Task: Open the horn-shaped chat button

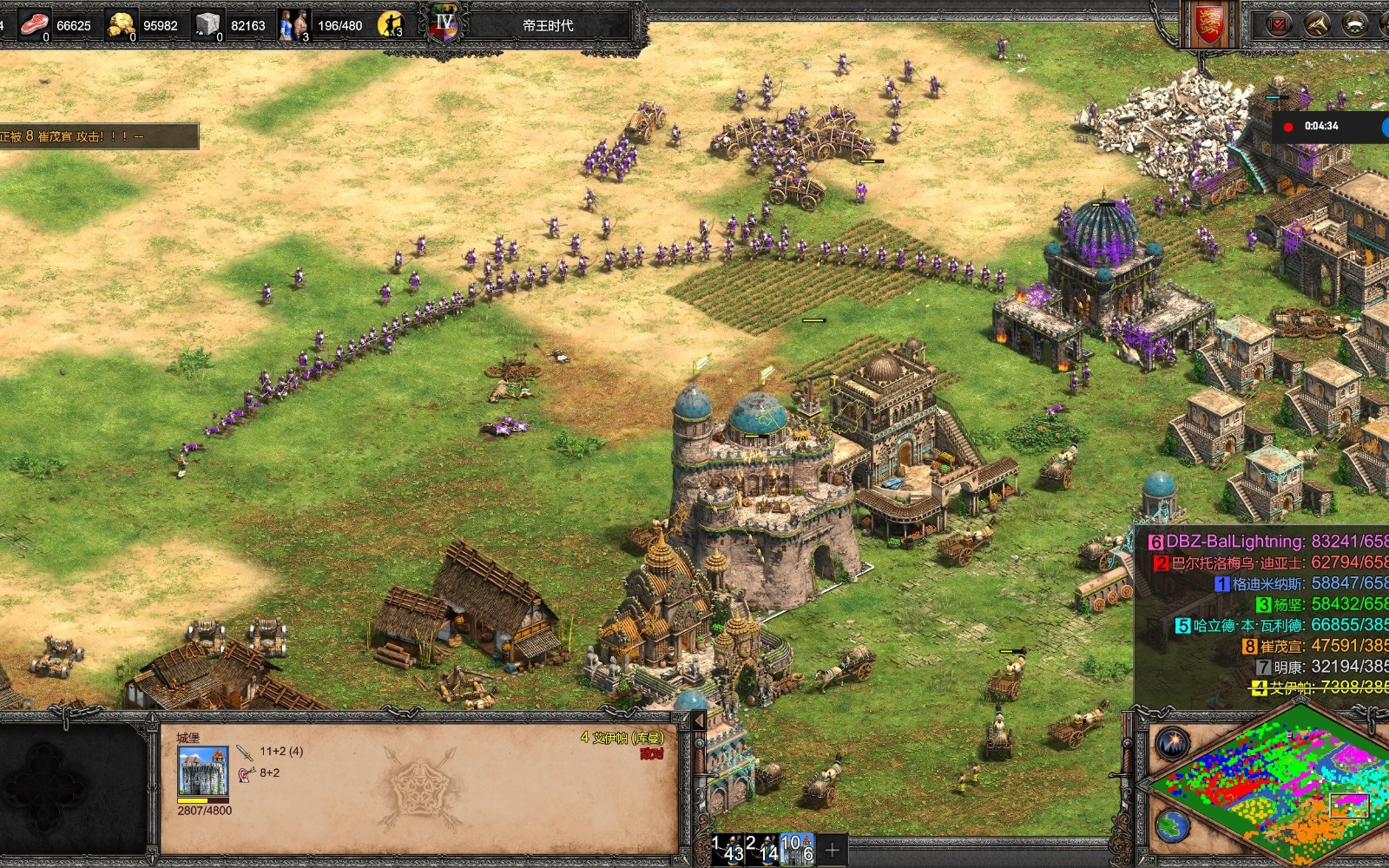Action: point(1317,24)
